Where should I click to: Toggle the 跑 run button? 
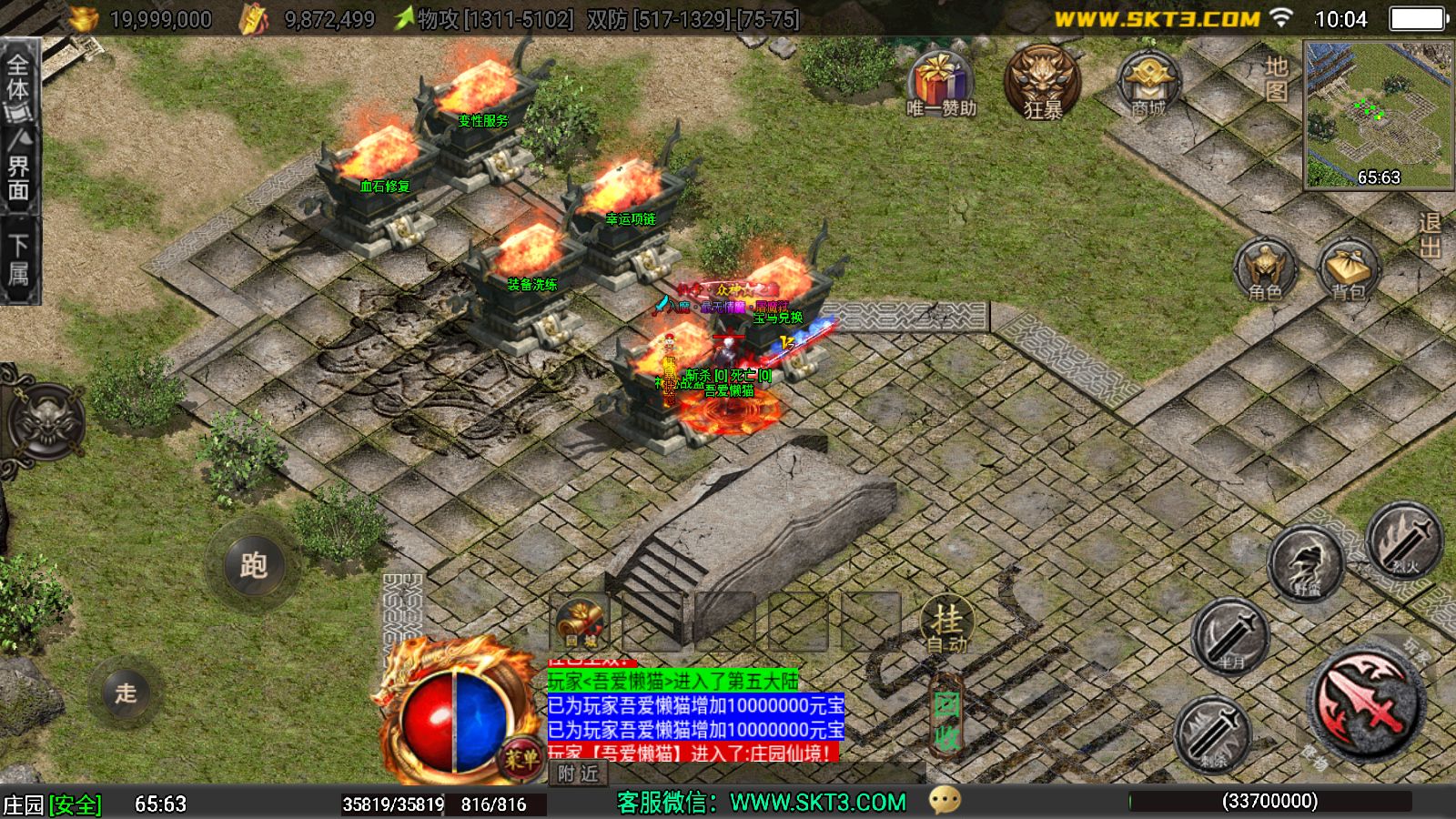pos(253,565)
